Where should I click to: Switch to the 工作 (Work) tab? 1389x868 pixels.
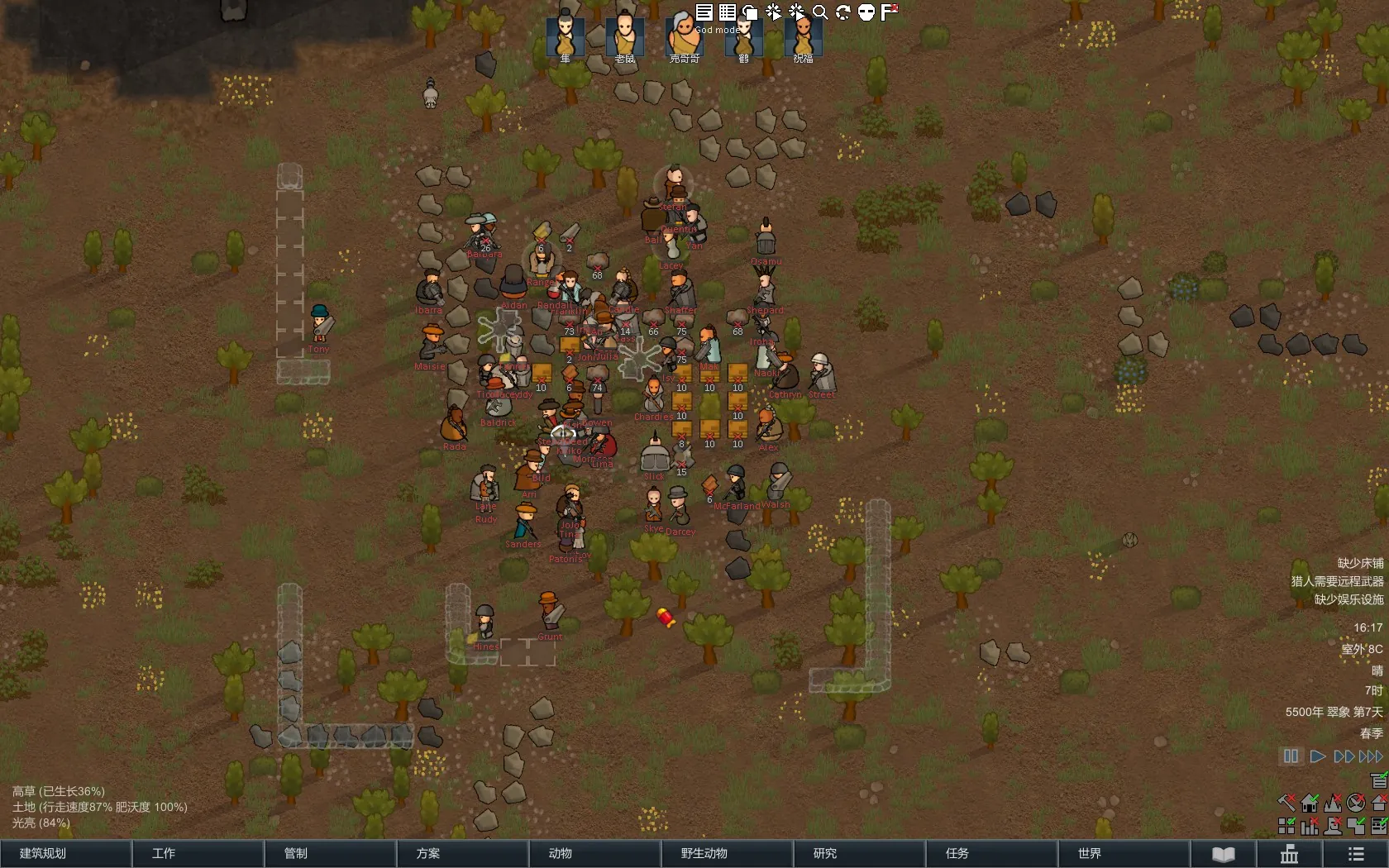[x=198, y=853]
